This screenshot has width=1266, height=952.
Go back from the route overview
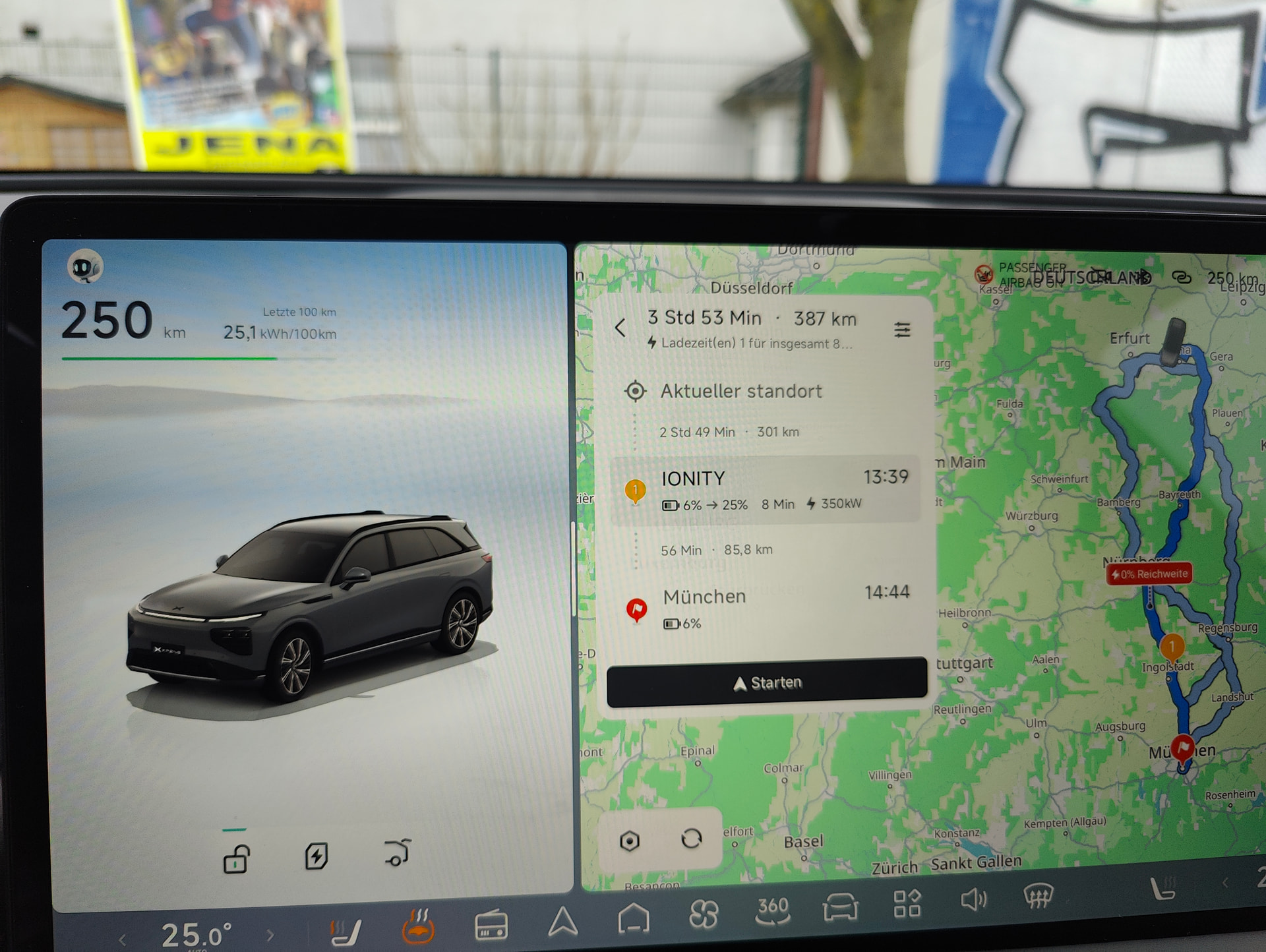tap(620, 328)
